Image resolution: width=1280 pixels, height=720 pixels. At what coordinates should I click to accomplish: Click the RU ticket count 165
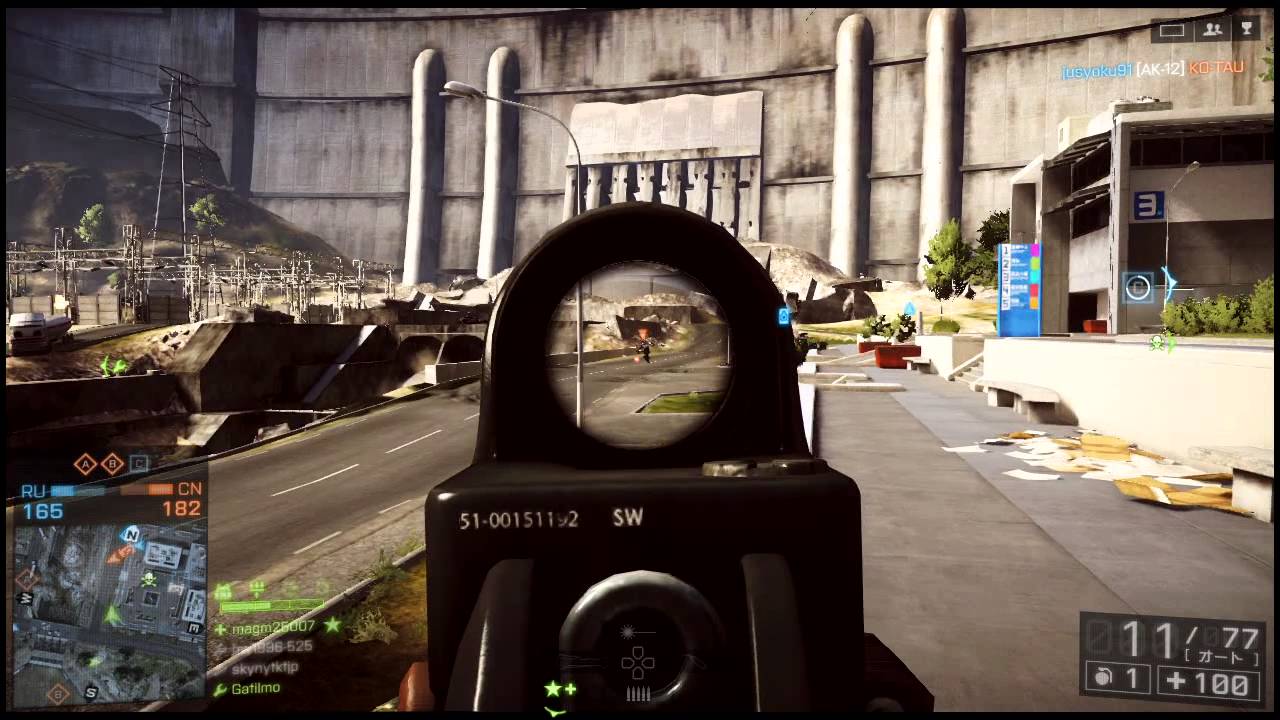(x=43, y=510)
